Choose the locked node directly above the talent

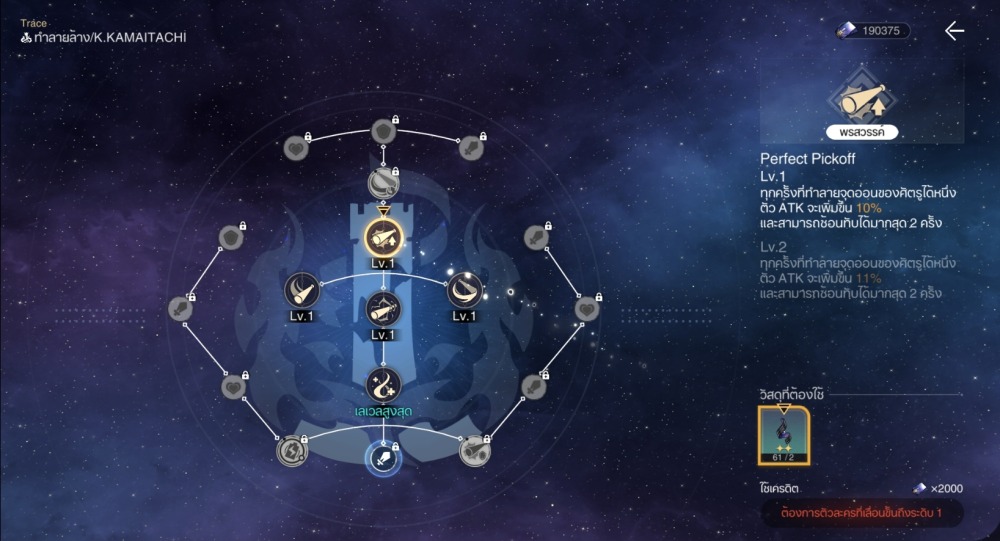(383, 183)
